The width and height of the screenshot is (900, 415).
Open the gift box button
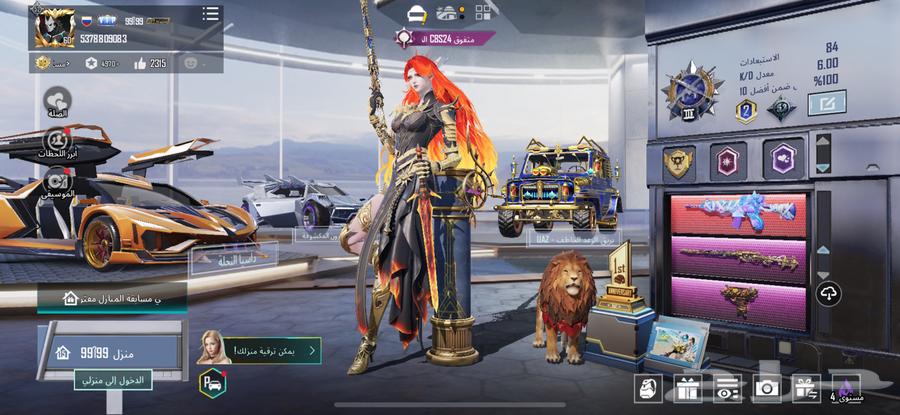click(686, 389)
